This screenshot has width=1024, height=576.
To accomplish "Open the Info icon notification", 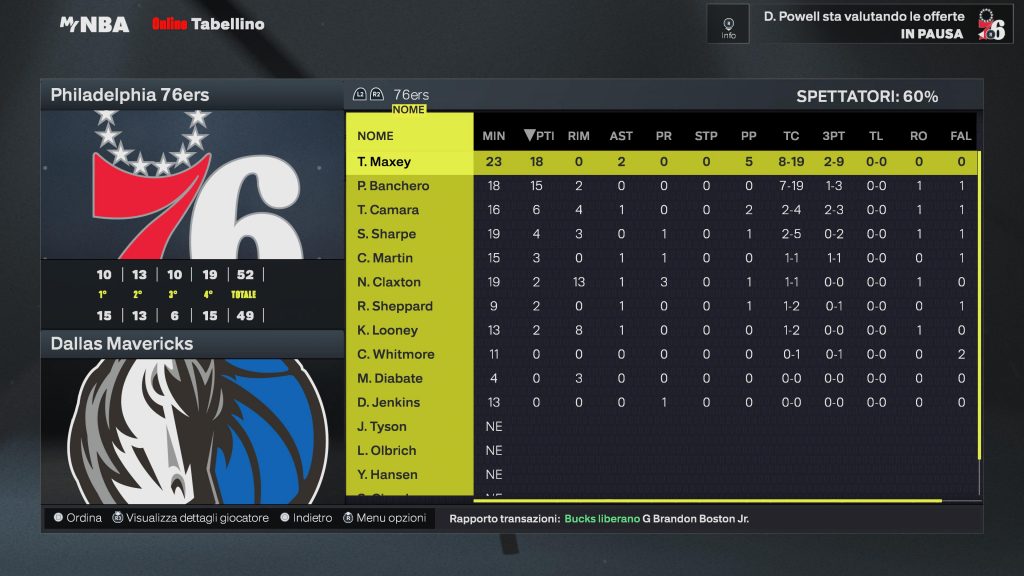I will click(728, 24).
